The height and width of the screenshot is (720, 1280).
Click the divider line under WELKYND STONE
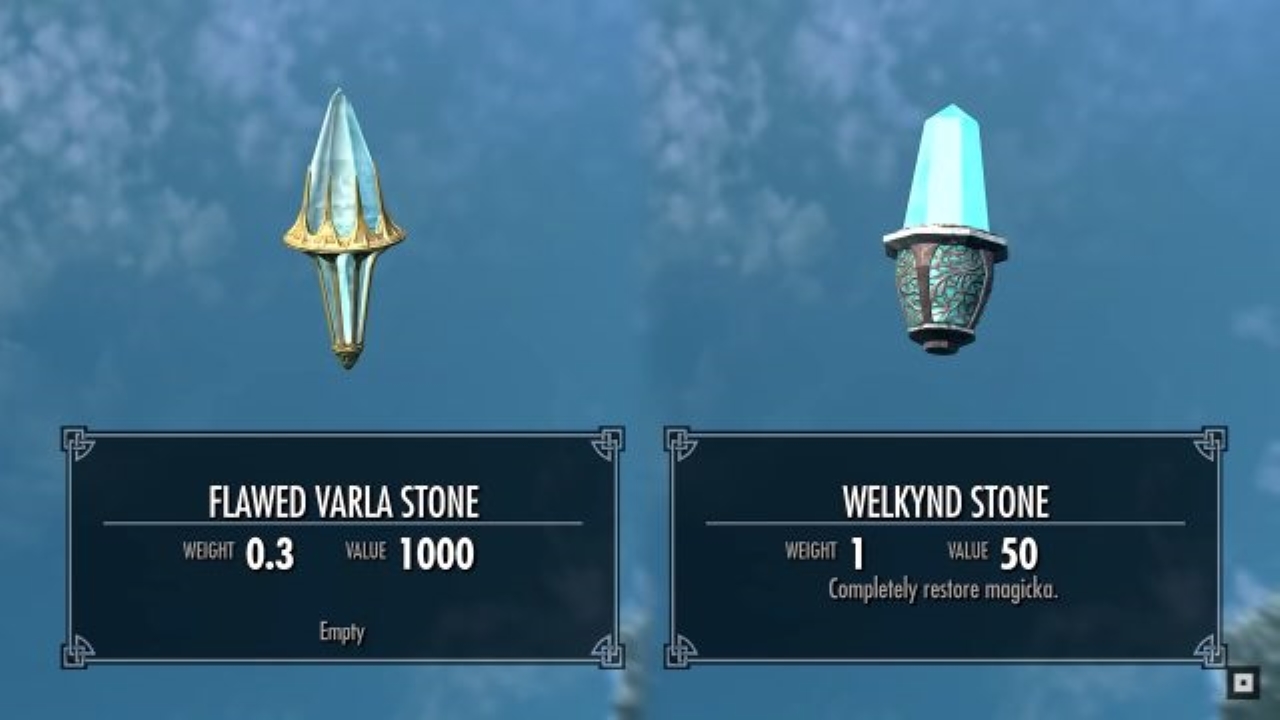pos(944,523)
